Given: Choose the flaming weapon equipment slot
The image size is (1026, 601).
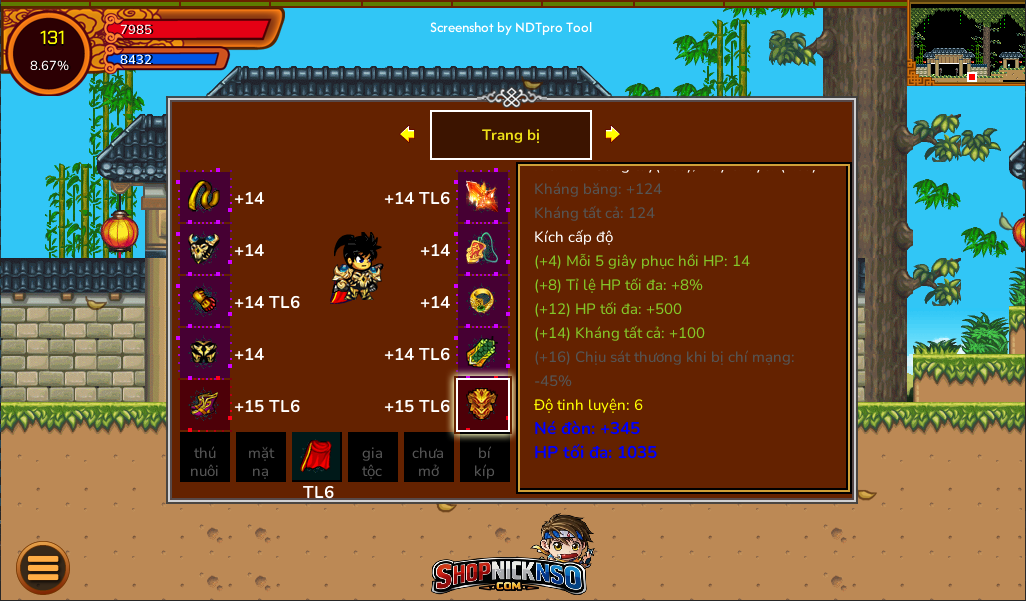Looking at the screenshot, I should point(483,198).
